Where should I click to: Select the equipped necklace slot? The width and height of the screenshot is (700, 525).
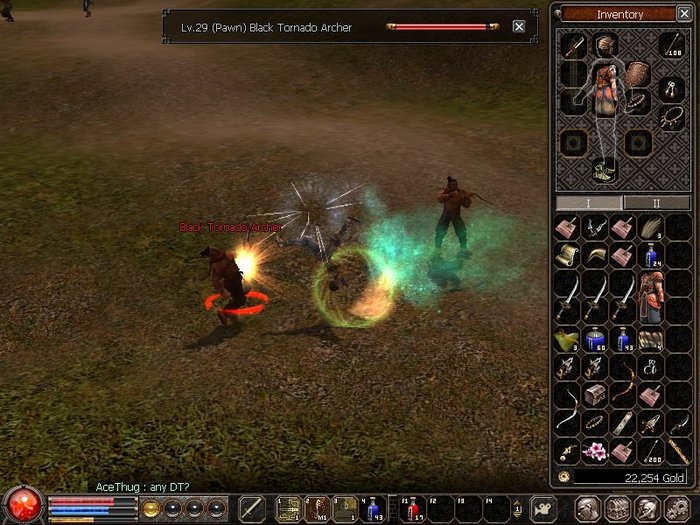point(671,118)
